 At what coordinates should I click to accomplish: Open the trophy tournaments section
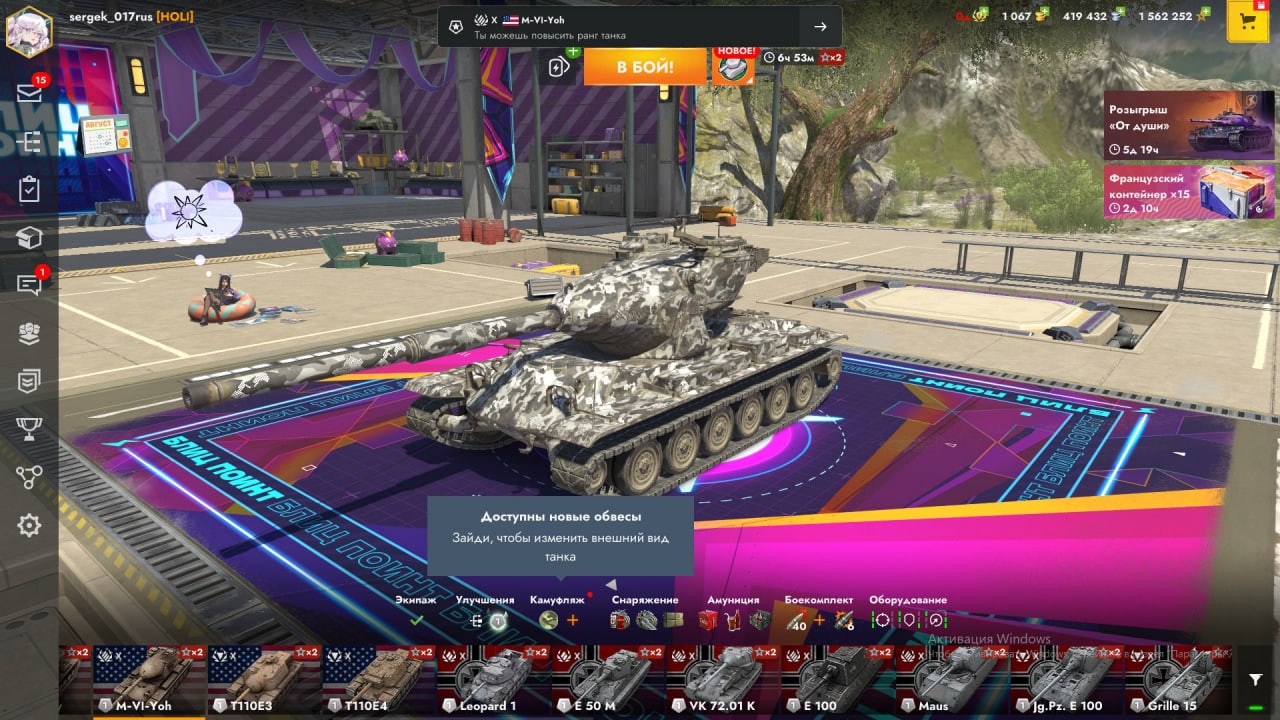tap(29, 429)
